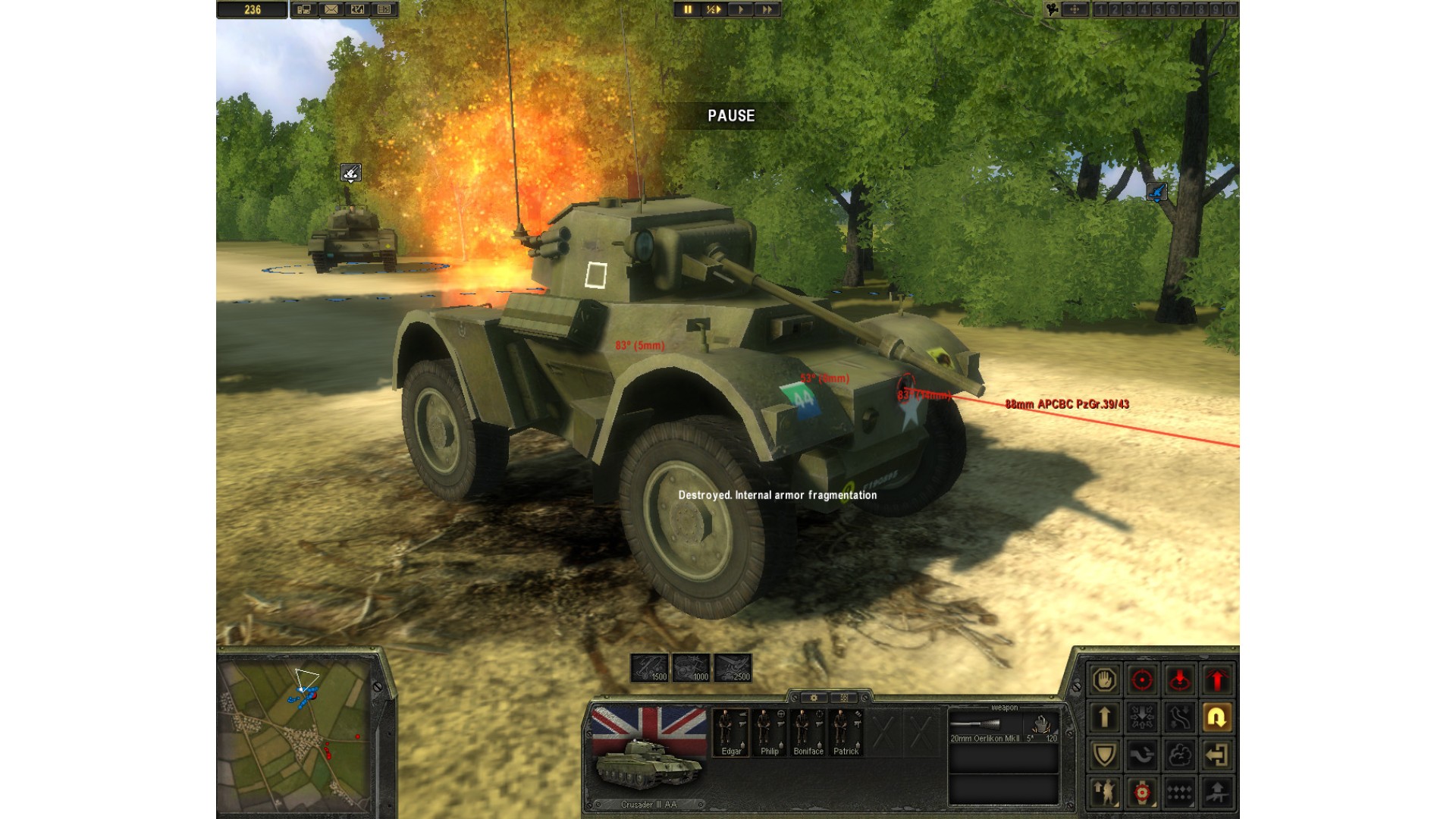Choose crew member Boniface
Viewport: 1456px width, 819px height.
(x=808, y=732)
